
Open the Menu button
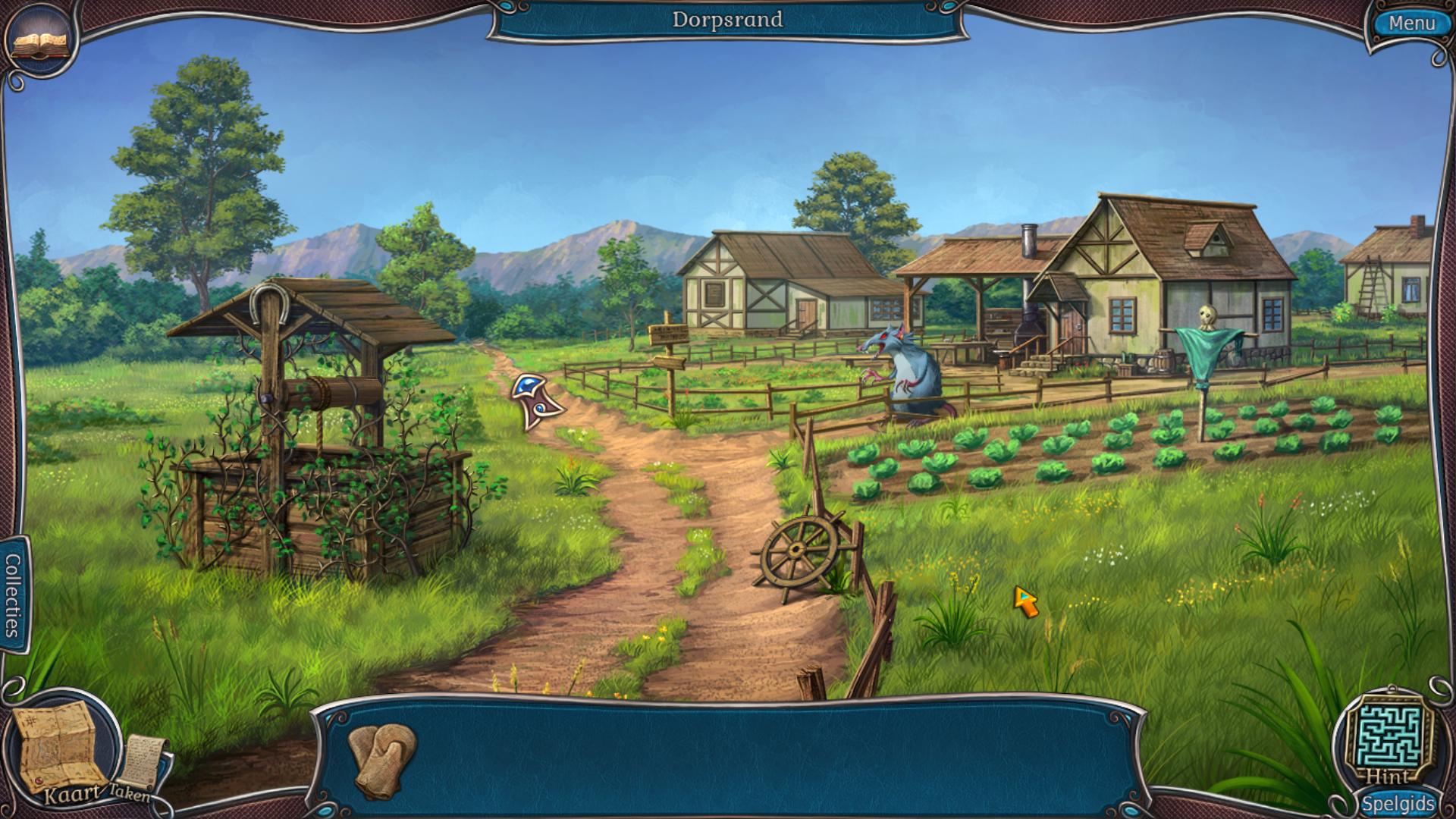pyautogui.click(x=1410, y=24)
